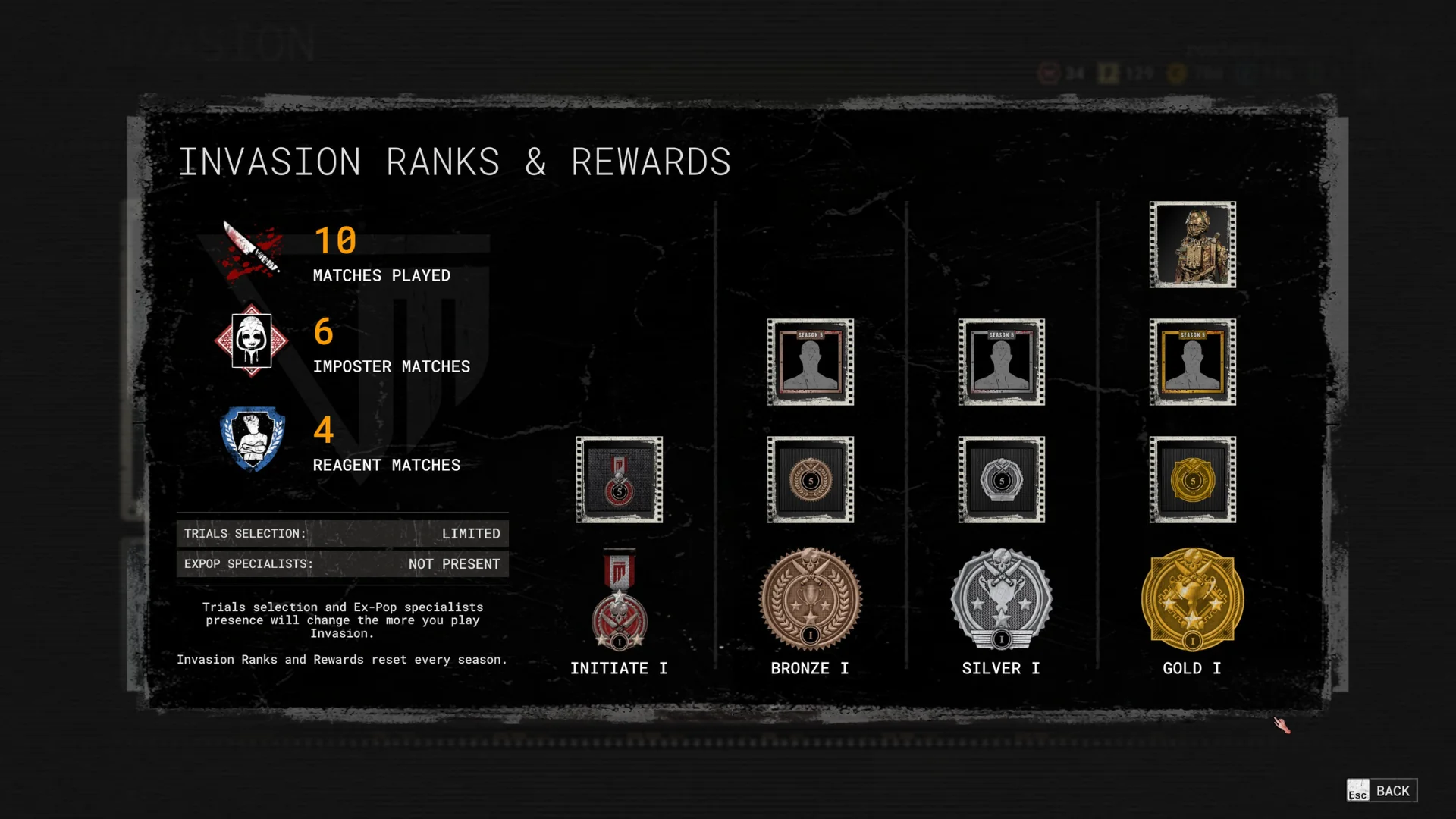
Task: Click the Back button
Action: [x=1382, y=791]
